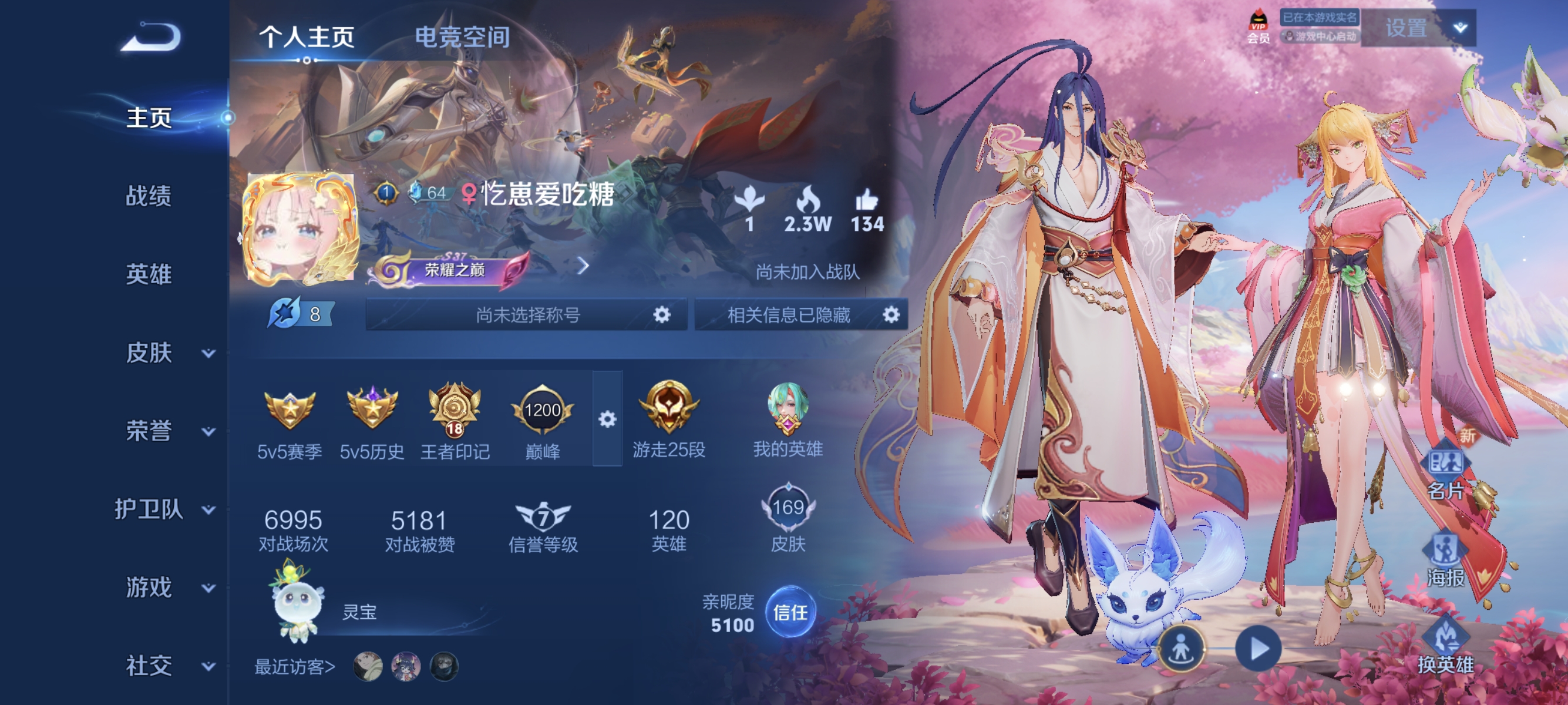
Task: Open the 最近访客 visitor list
Action: (x=295, y=667)
